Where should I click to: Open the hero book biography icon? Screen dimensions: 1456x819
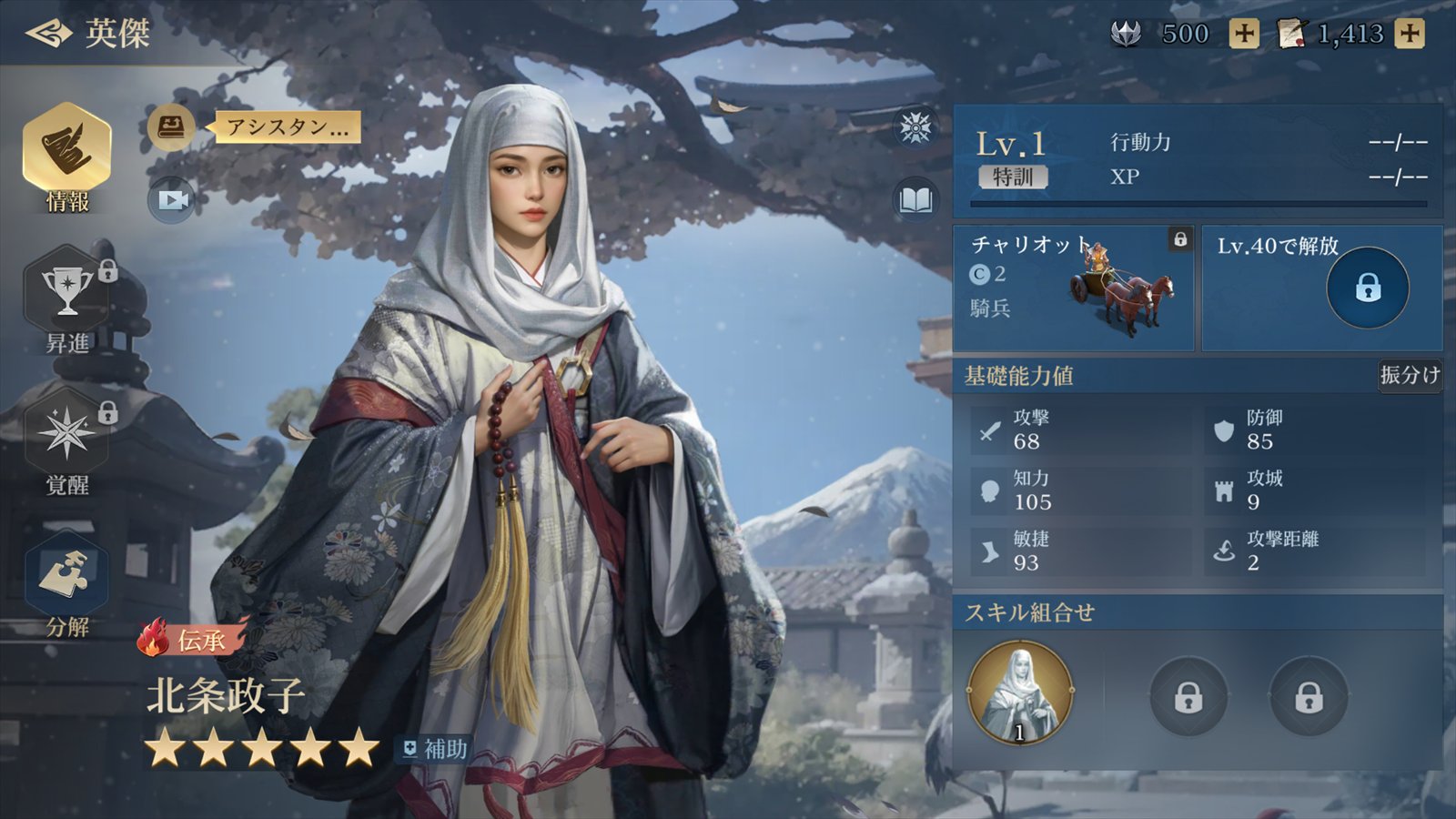[x=915, y=199]
